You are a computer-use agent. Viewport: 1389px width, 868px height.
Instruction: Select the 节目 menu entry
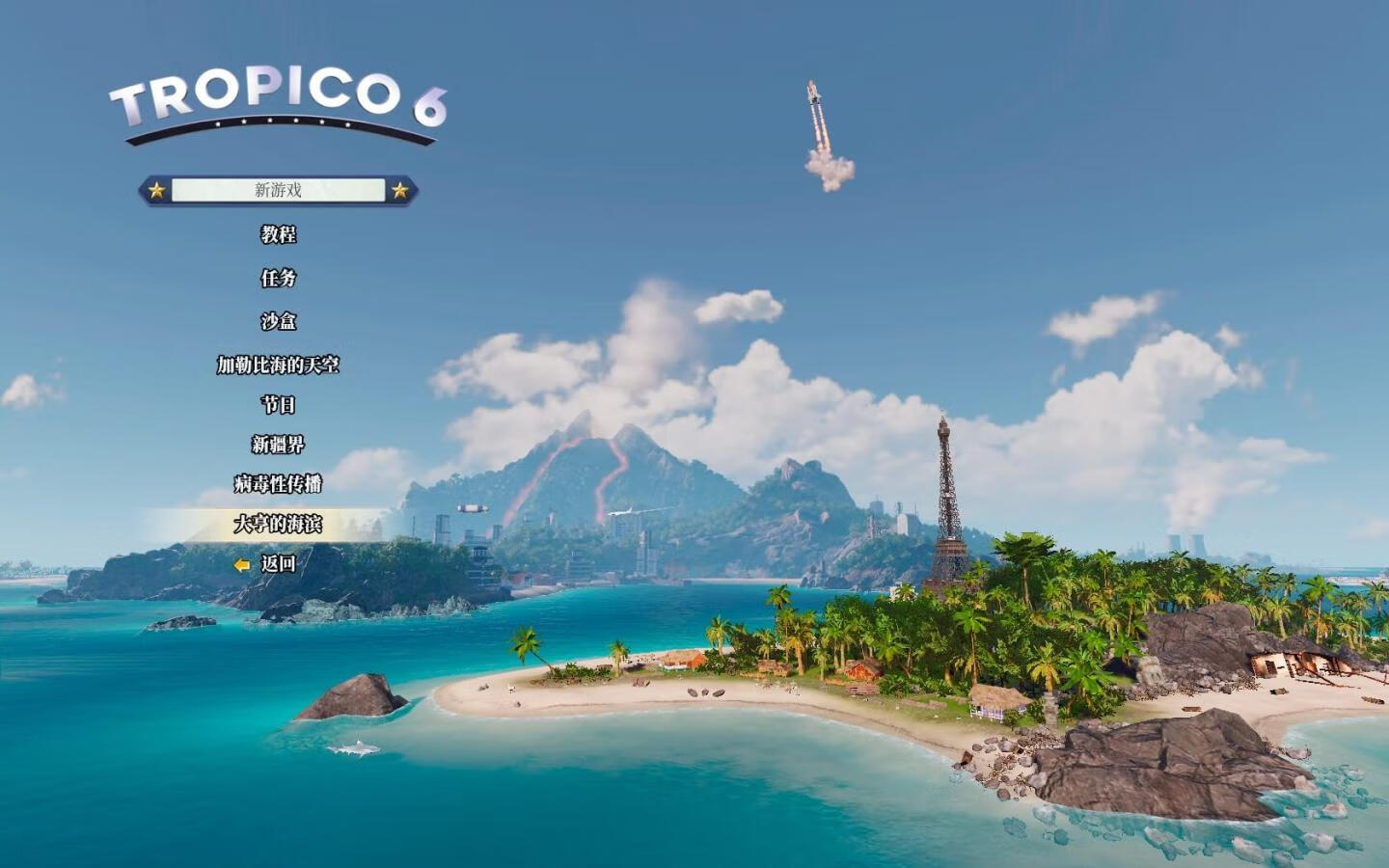pos(278,405)
